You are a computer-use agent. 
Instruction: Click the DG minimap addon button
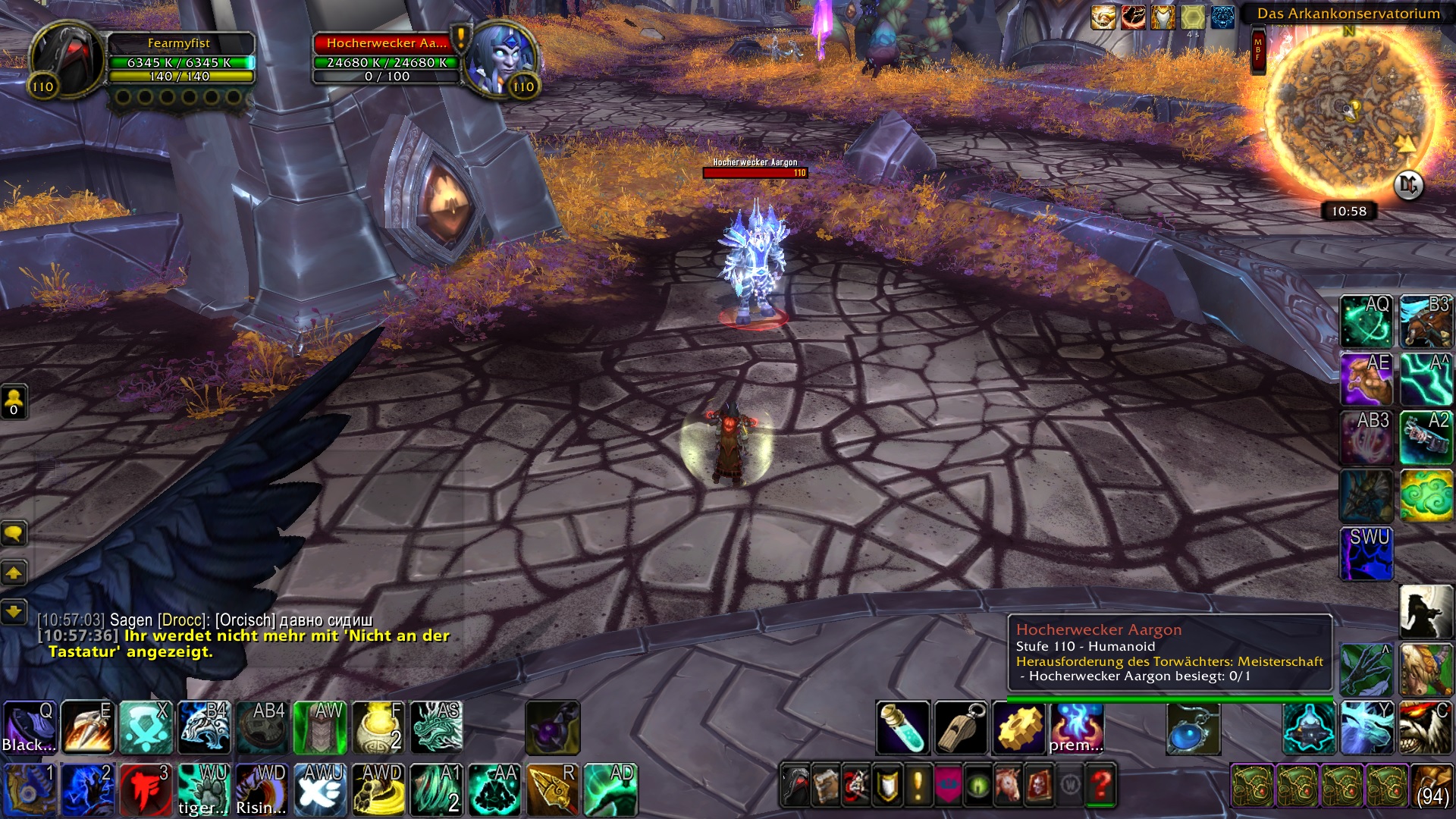click(x=1408, y=184)
